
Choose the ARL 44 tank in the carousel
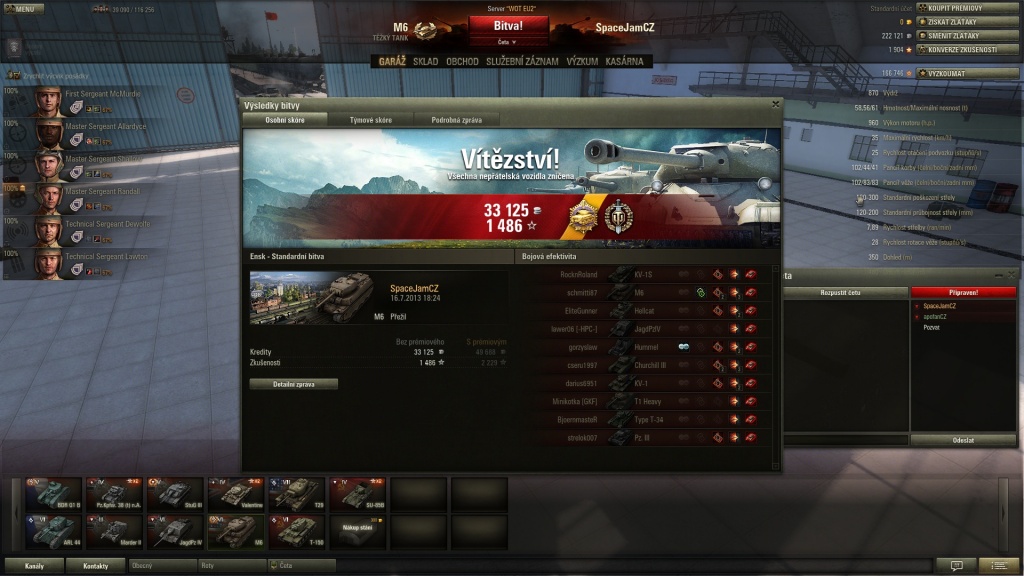53,528
